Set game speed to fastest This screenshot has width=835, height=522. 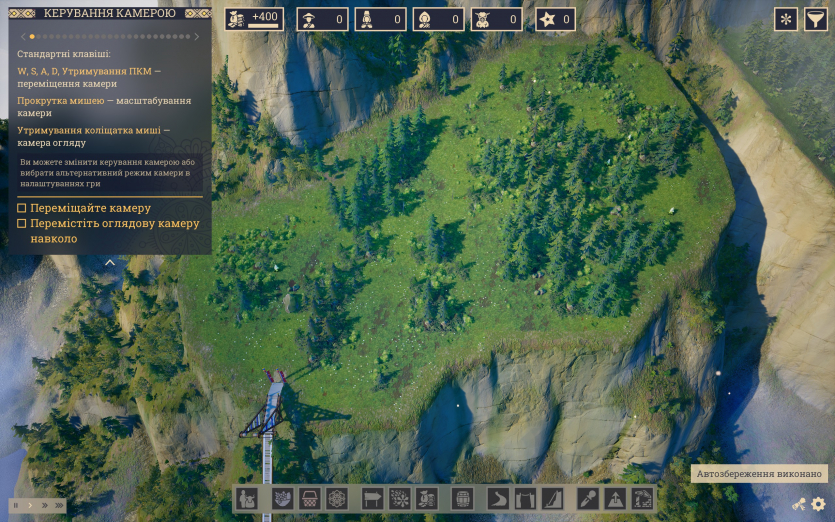(x=58, y=505)
